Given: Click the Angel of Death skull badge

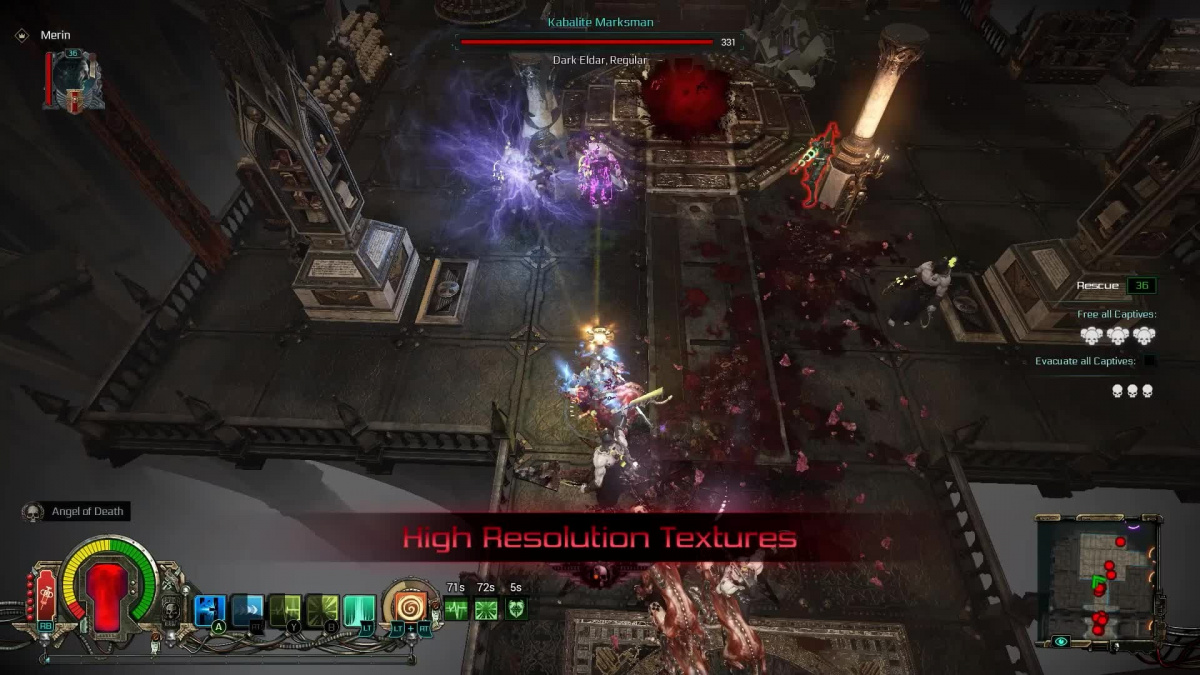Looking at the screenshot, I should (x=32, y=512).
